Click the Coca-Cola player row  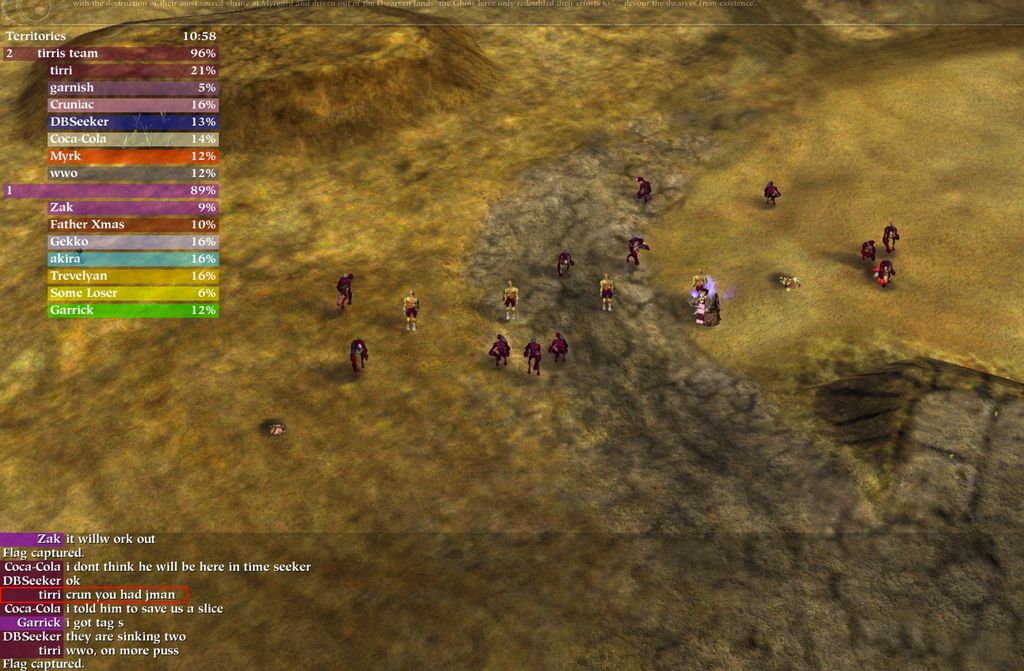pyautogui.click(x=132, y=139)
